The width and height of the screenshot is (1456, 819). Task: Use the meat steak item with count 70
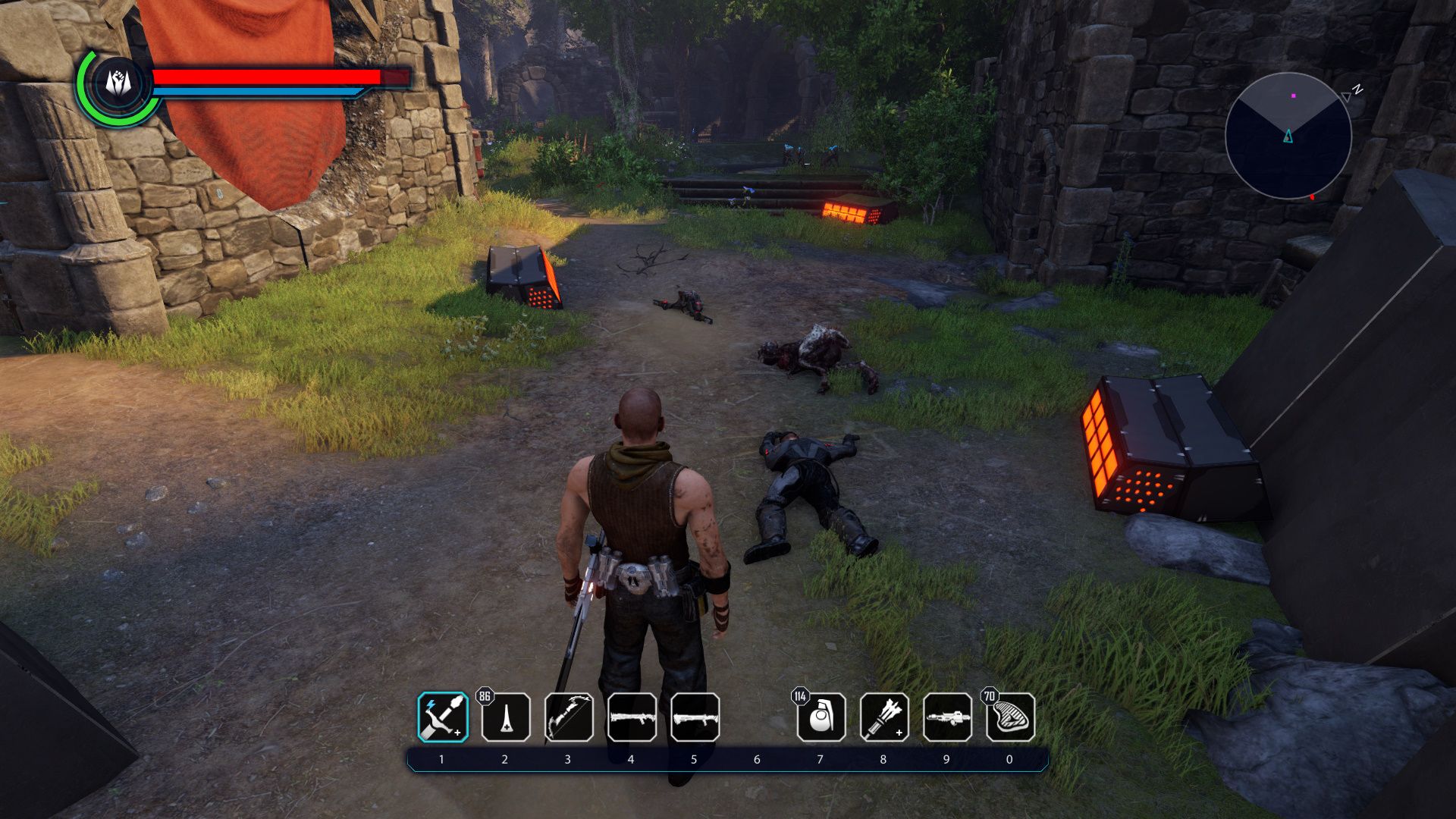(x=1010, y=717)
